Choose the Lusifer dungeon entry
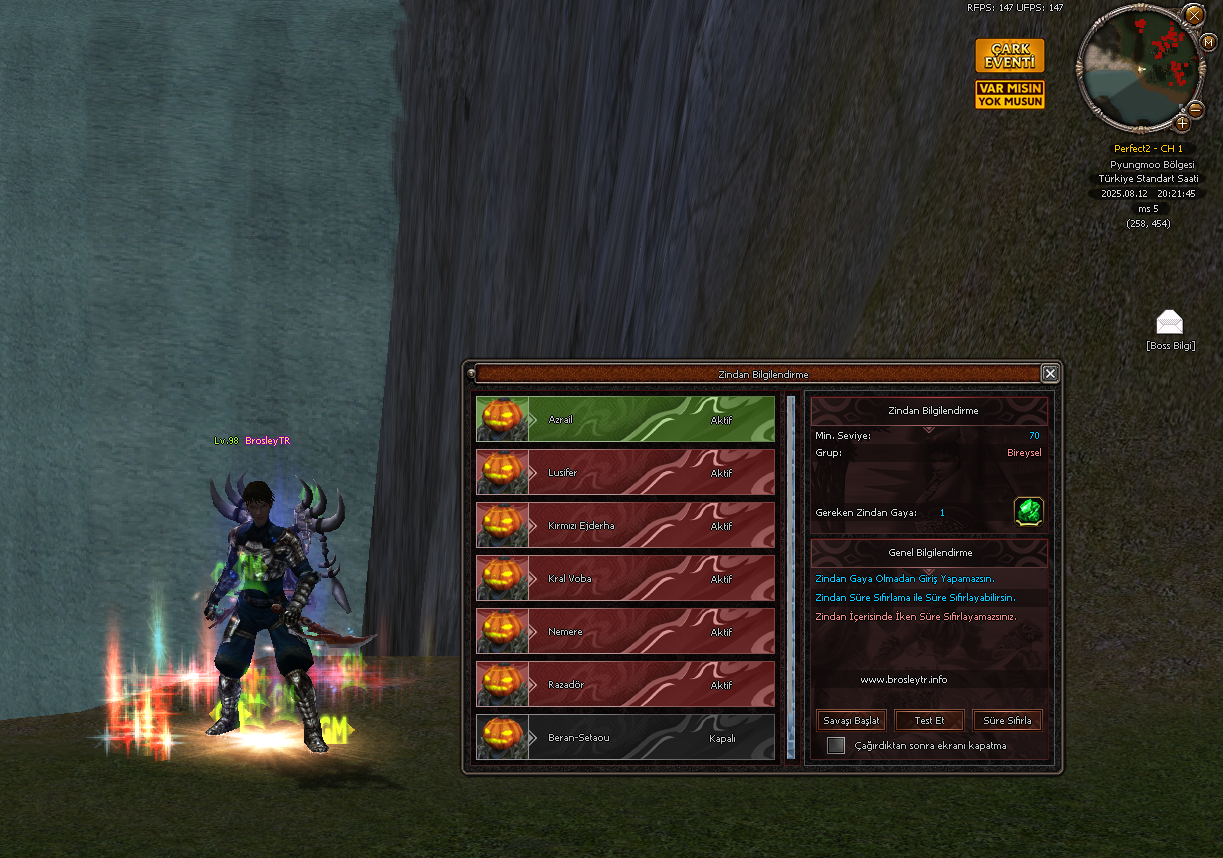The height and width of the screenshot is (858, 1223). (x=626, y=473)
